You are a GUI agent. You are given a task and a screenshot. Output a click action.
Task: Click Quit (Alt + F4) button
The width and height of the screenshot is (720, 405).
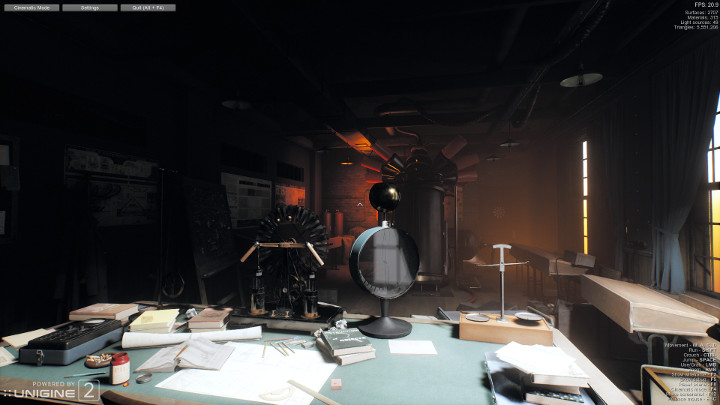click(148, 7)
